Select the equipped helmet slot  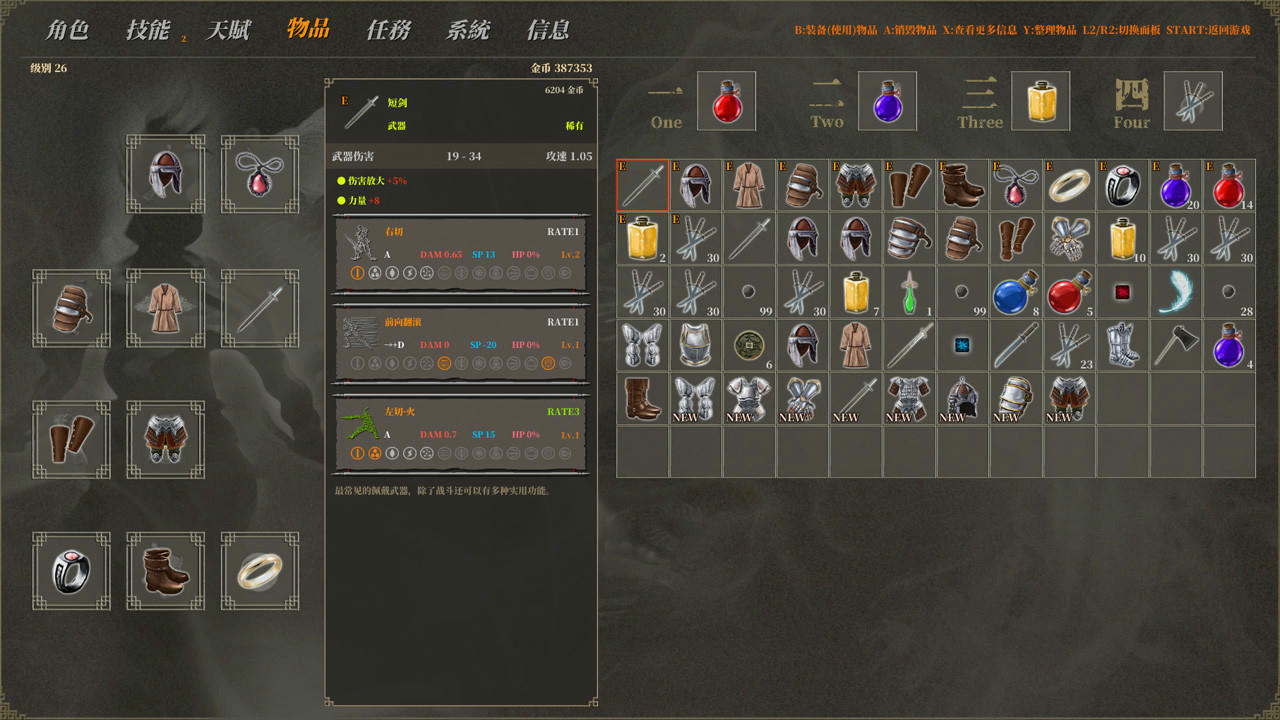166,174
